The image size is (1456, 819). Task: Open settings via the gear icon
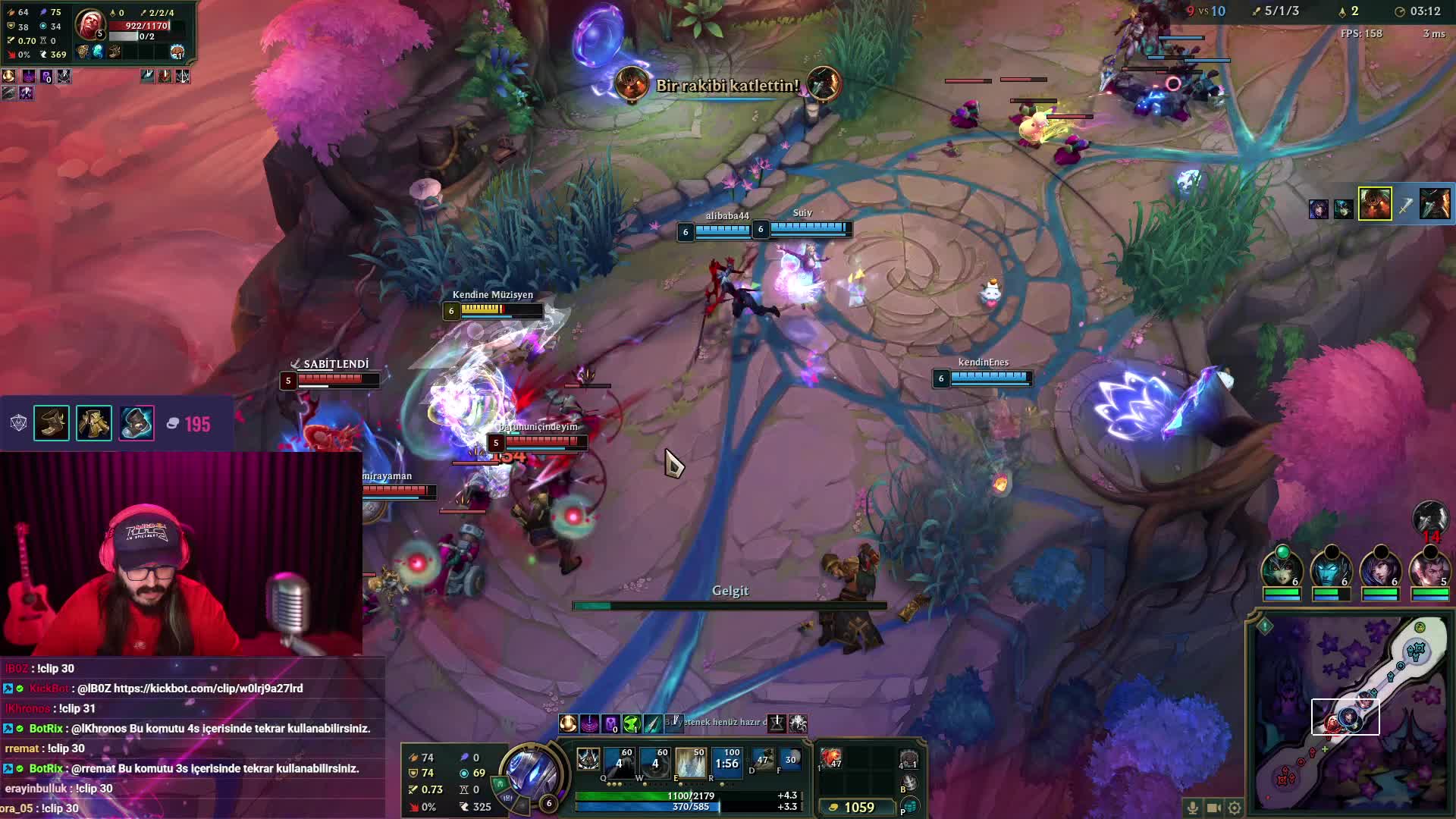(x=1235, y=808)
